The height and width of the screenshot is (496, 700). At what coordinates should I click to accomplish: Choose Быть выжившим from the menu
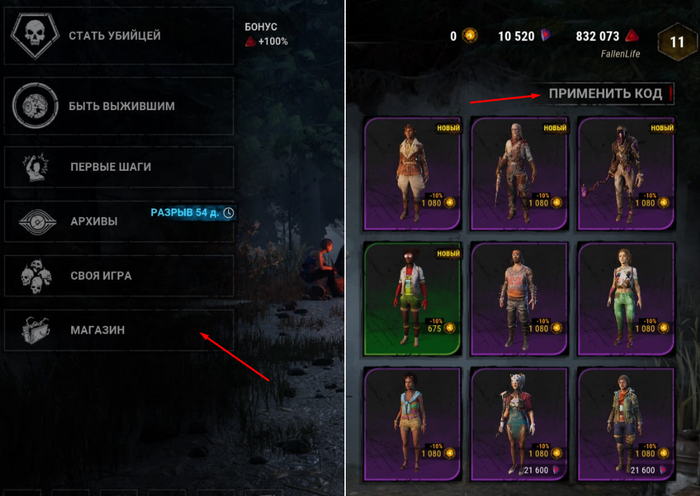coord(118,105)
